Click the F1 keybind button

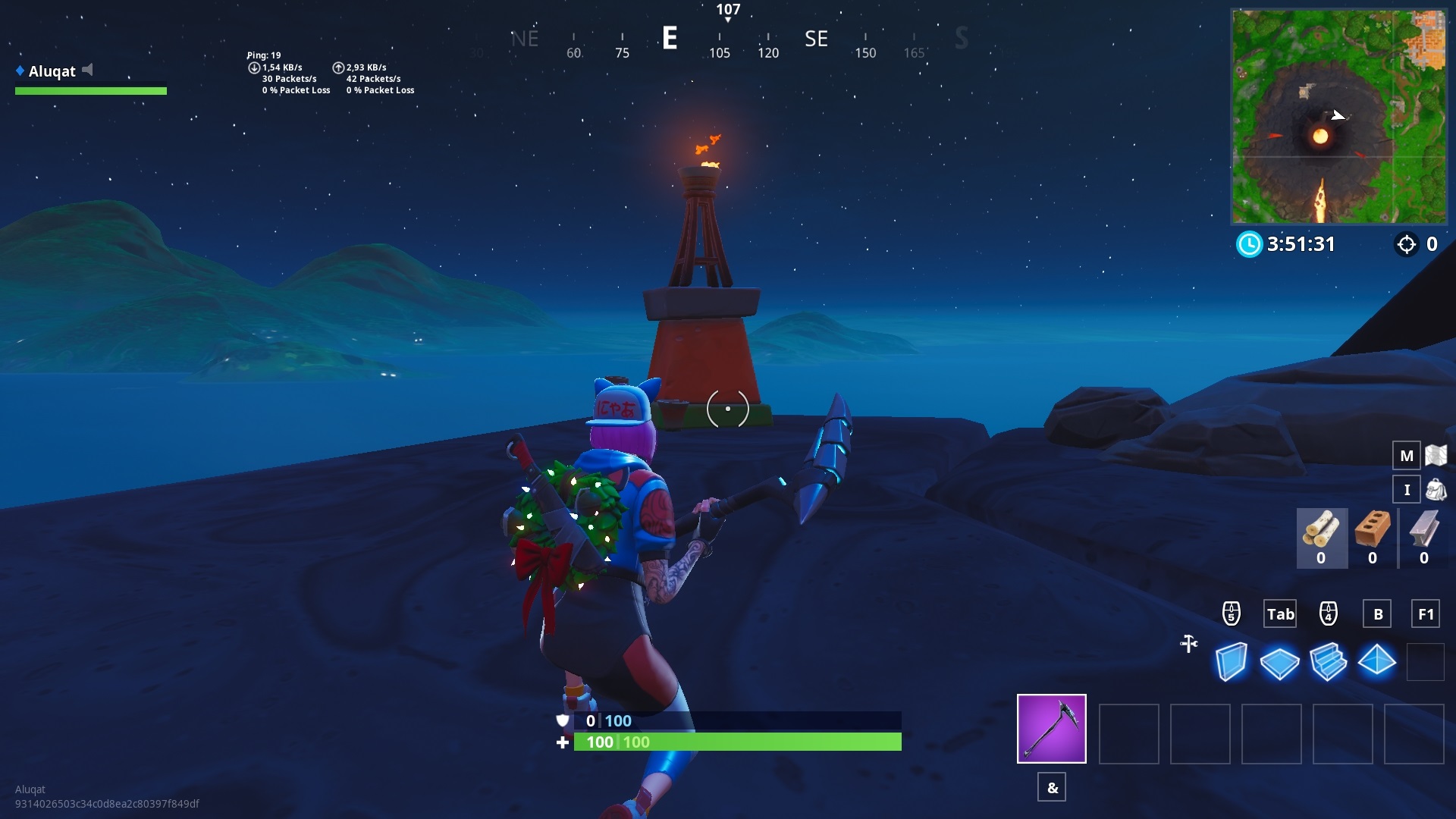pos(1426,614)
